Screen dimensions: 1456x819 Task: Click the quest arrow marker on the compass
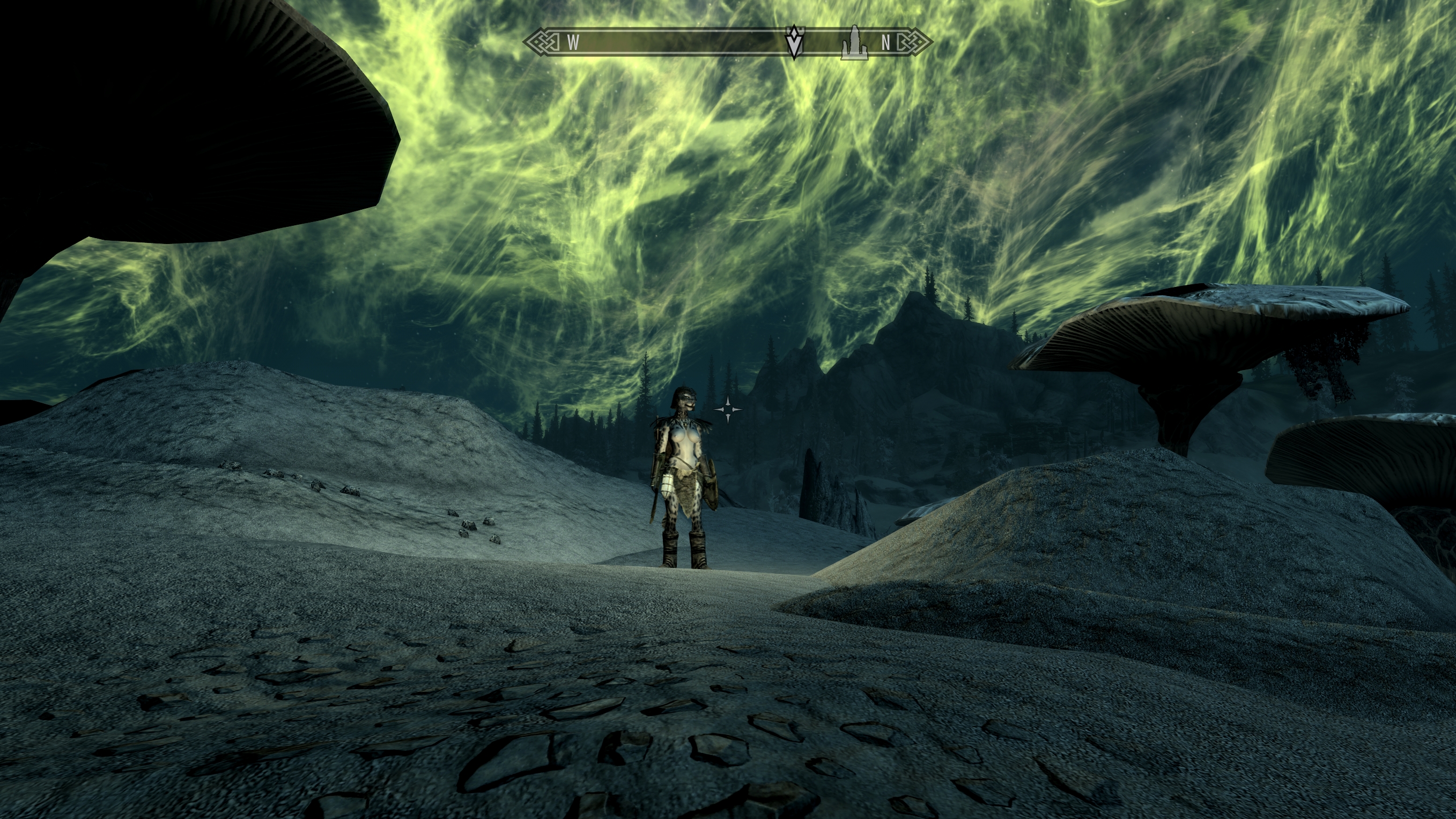(794, 41)
